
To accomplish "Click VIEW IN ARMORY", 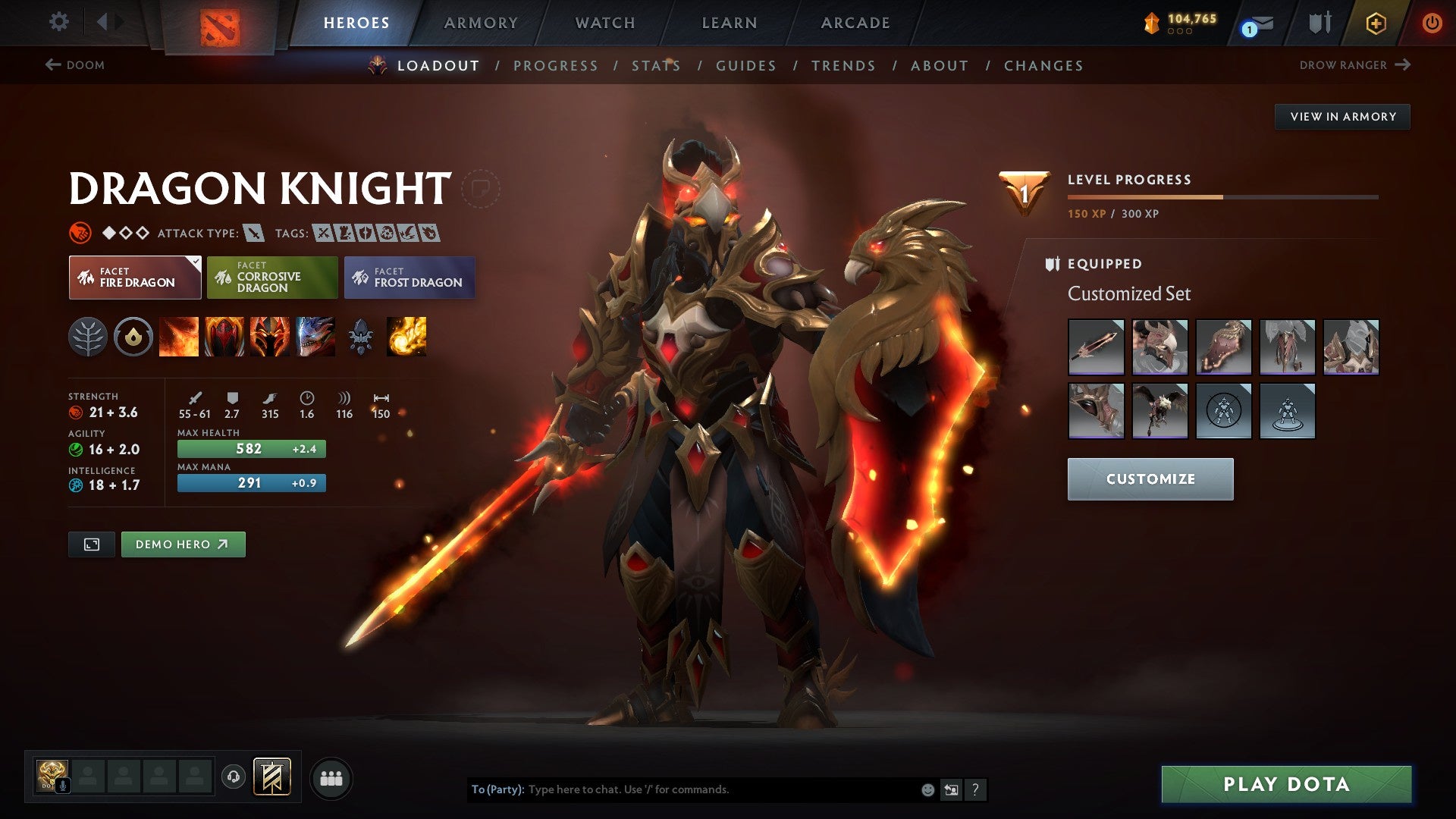I will click(1342, 116).
